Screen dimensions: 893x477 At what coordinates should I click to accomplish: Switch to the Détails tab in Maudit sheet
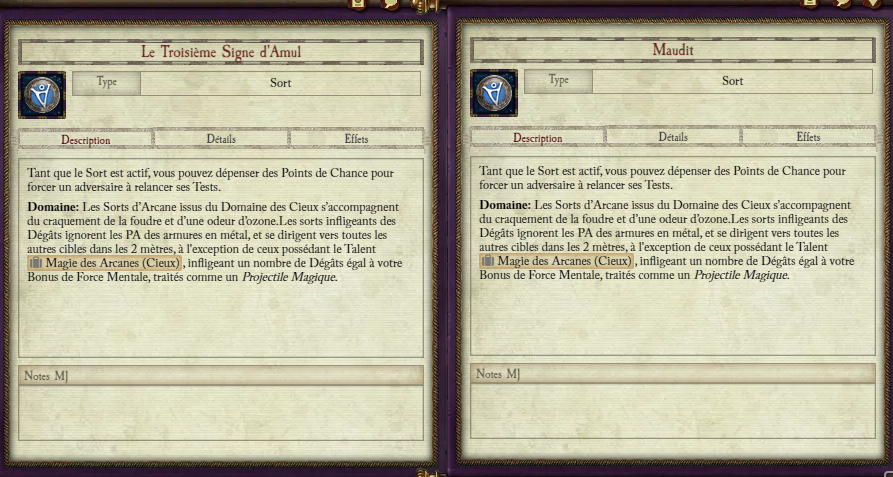pyautogui.click(x=673, y=137)
